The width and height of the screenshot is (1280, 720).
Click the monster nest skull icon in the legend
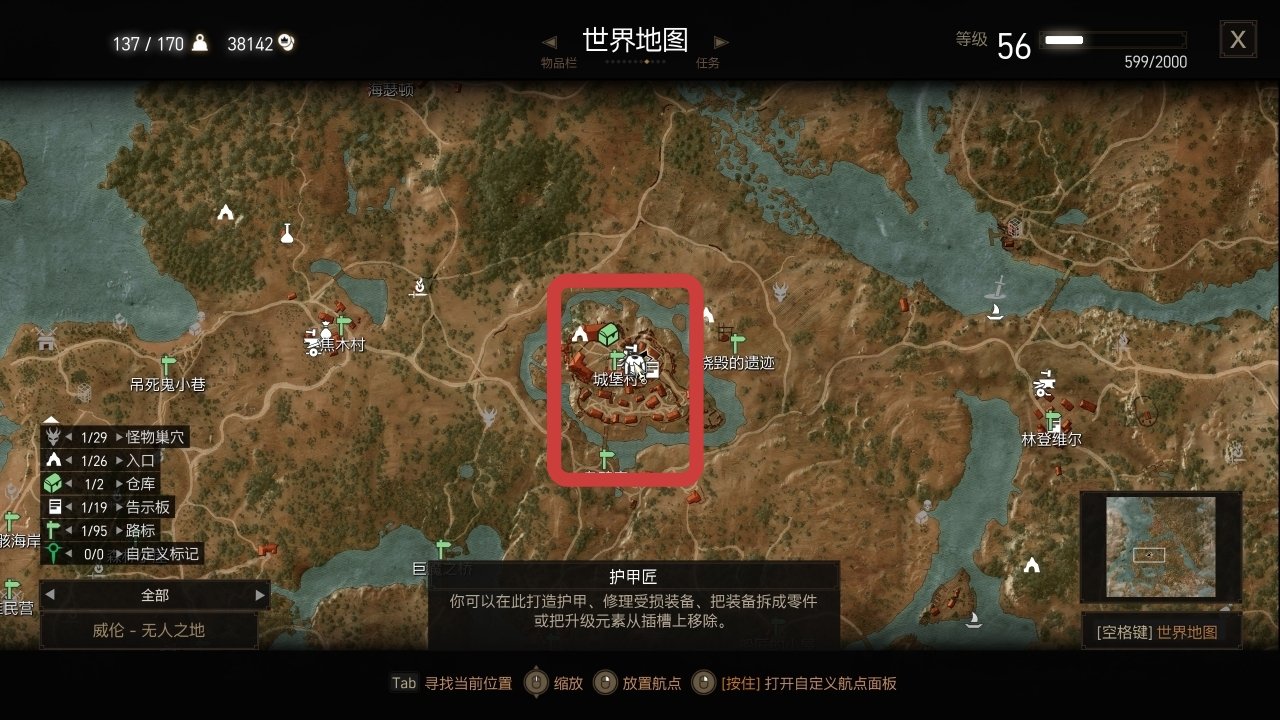tap(52, 437)
